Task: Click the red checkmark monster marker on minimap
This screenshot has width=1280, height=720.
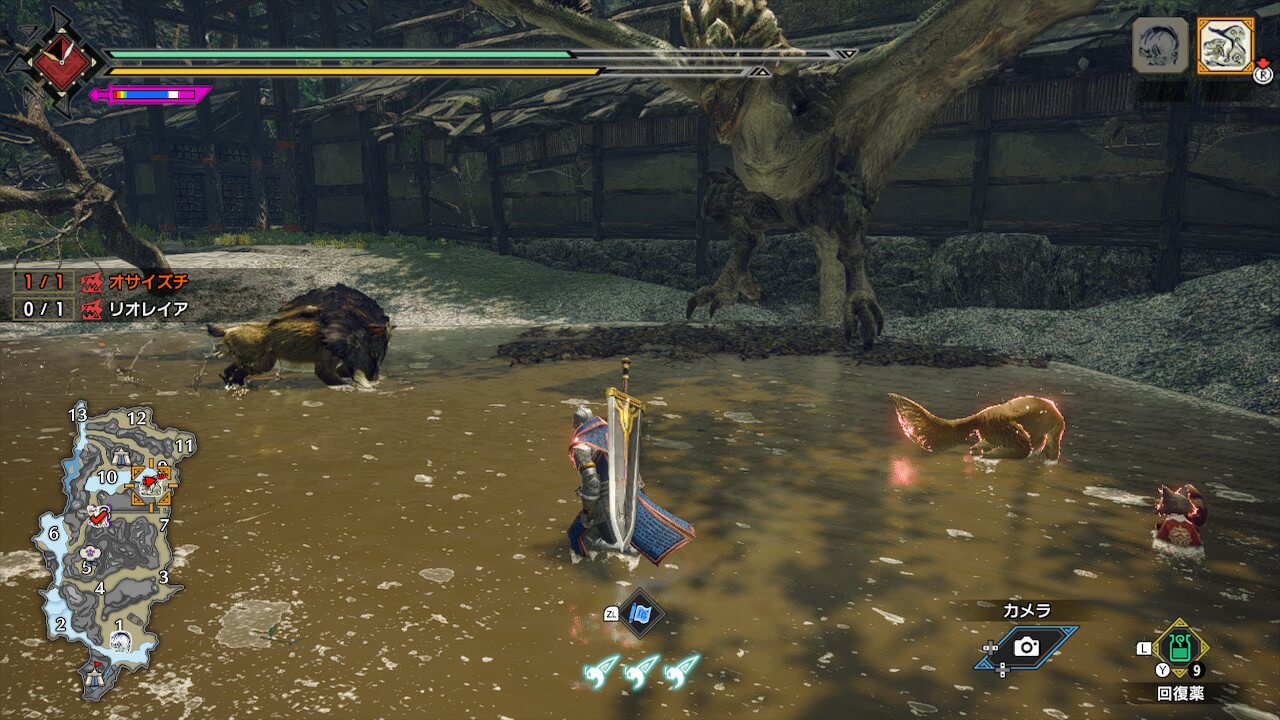Action: pos(98,516)
